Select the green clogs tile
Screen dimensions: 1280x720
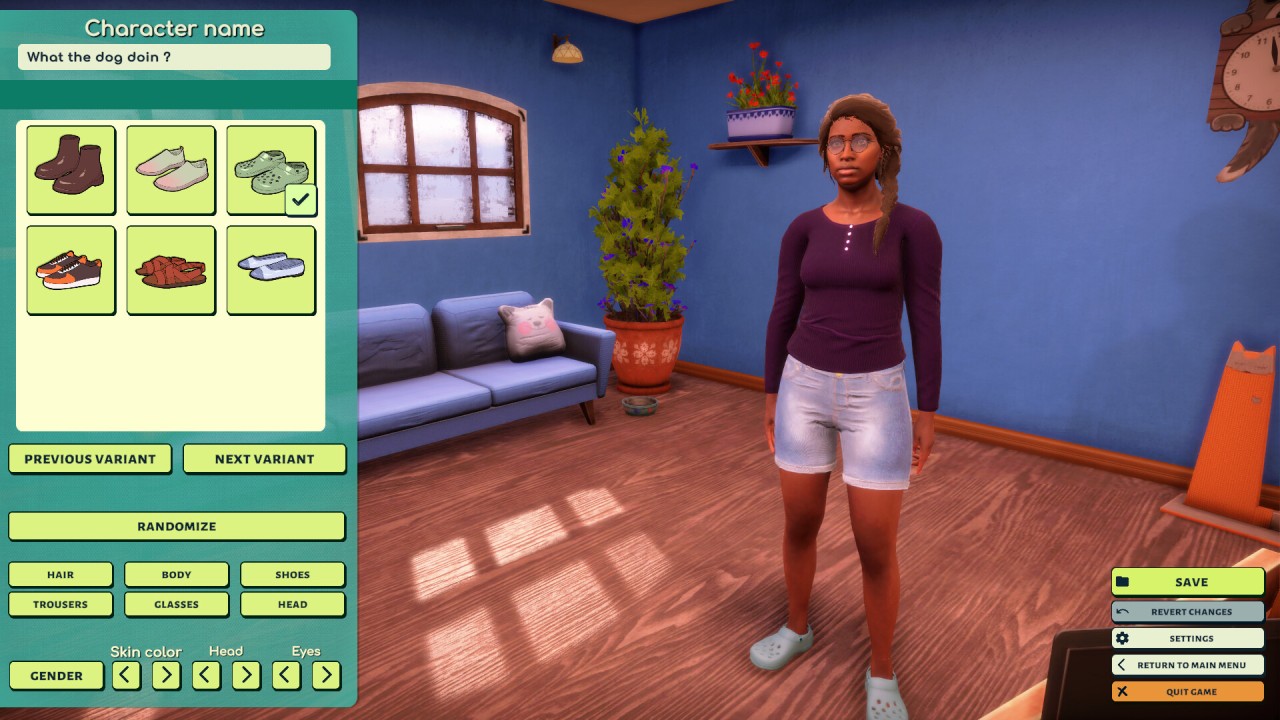coord(271,169)
